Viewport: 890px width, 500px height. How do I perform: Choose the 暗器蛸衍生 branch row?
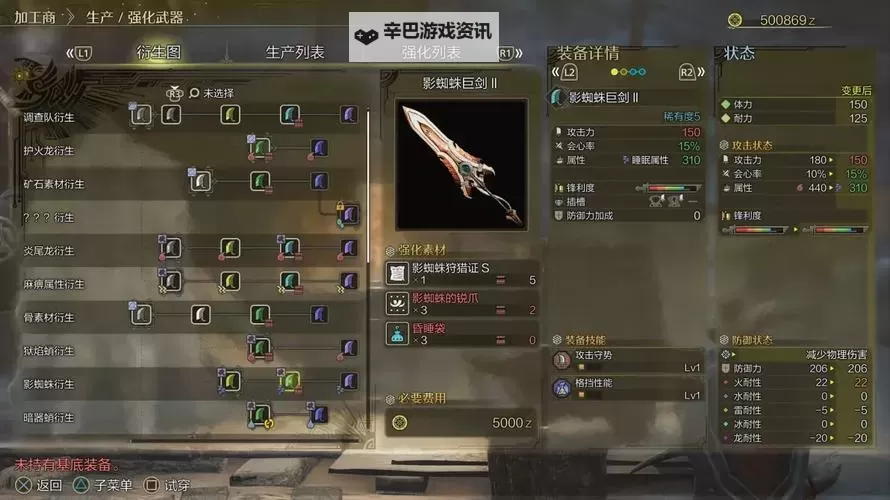[48, 417]
